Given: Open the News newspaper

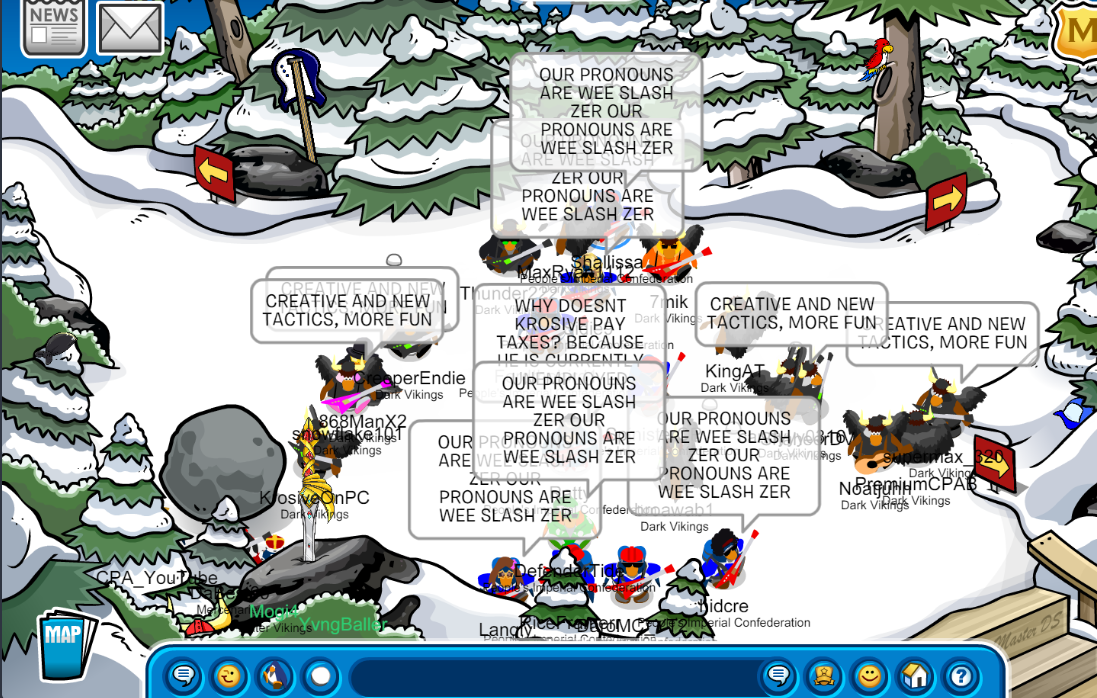Looking at the screenshot, I should [53, 25].
